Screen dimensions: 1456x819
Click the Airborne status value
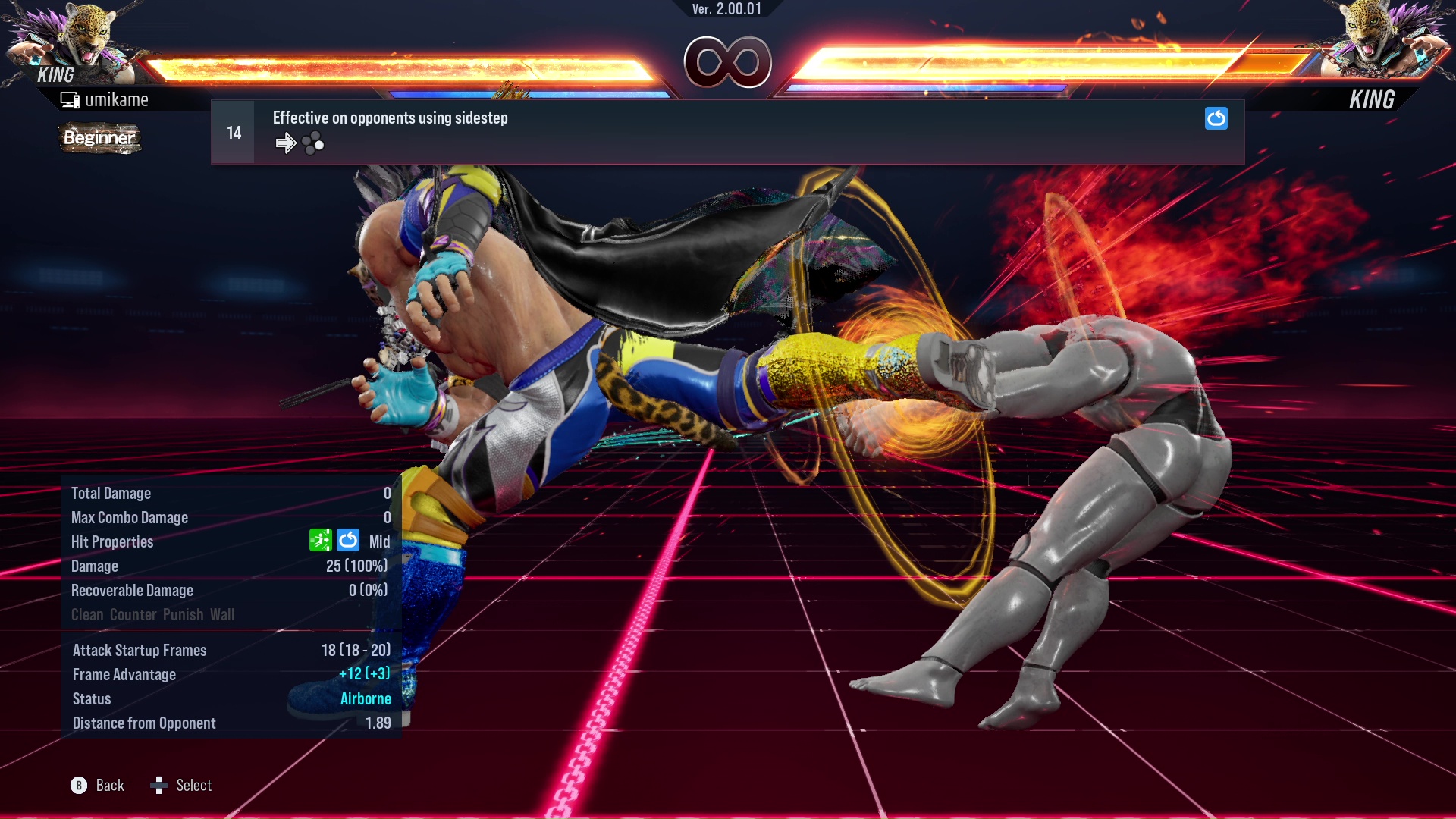(366, 698)
